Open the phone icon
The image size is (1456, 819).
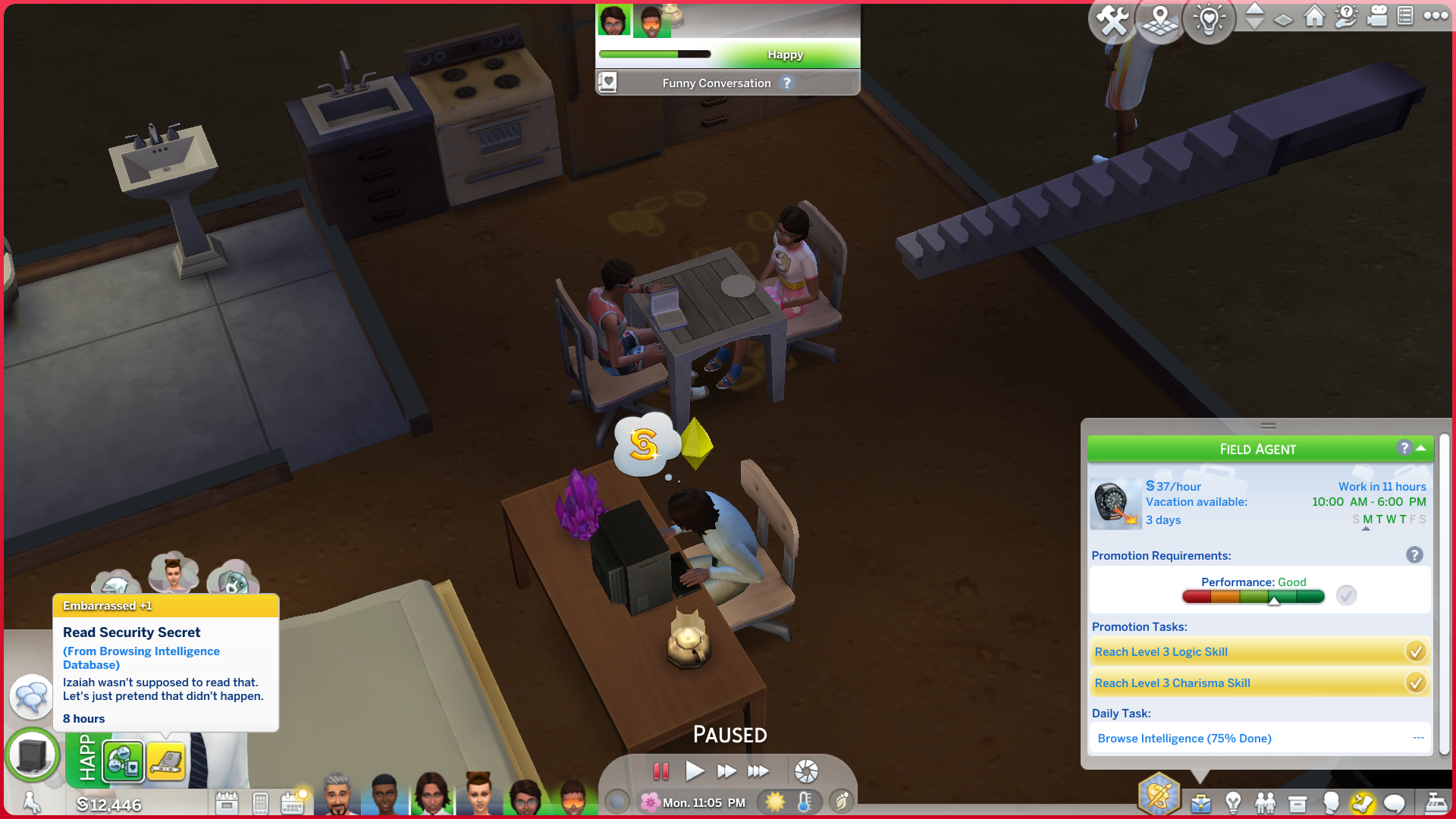coord(260,802)
